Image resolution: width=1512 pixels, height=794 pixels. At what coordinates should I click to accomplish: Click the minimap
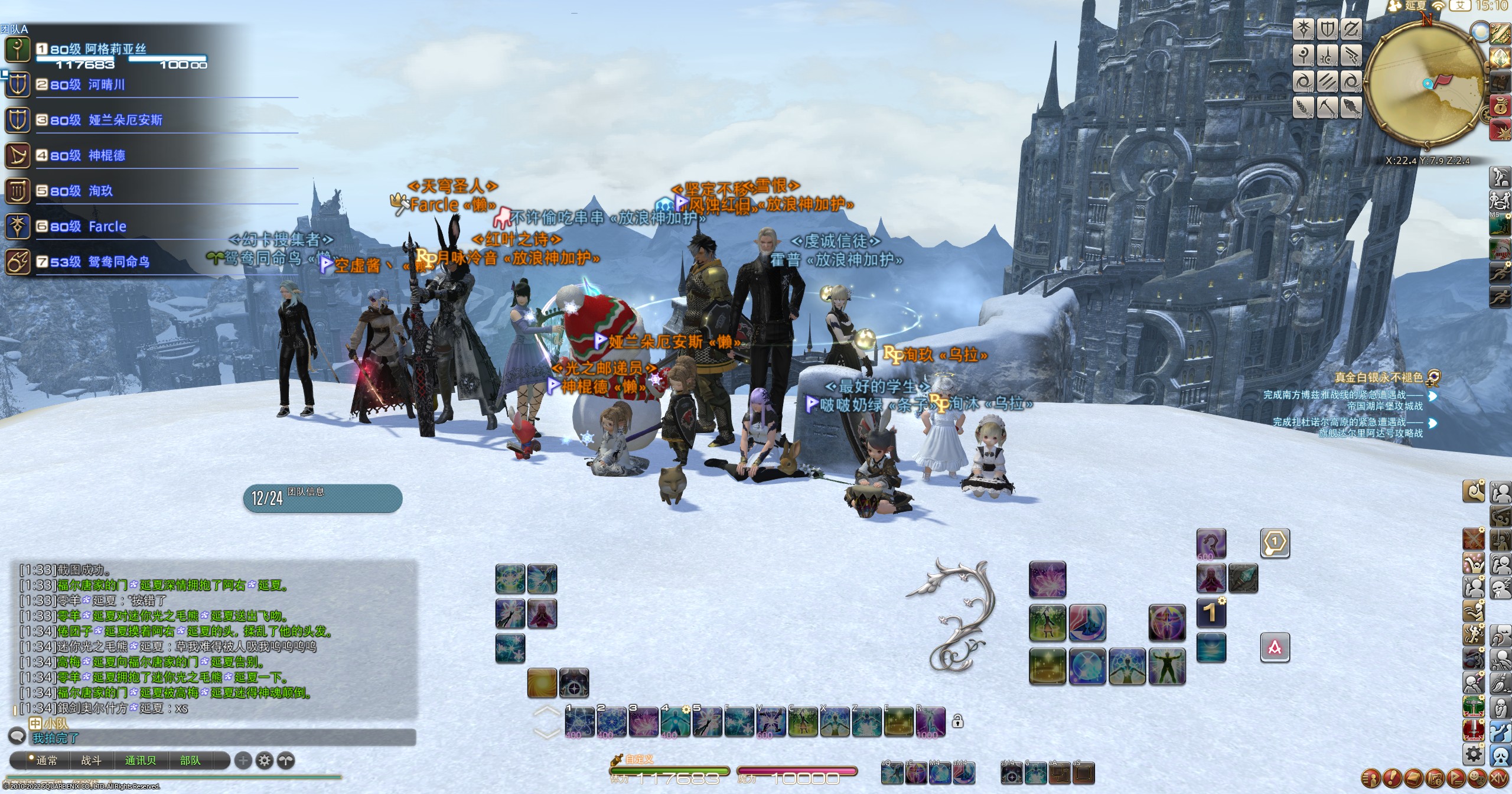tap(1426, 84)
